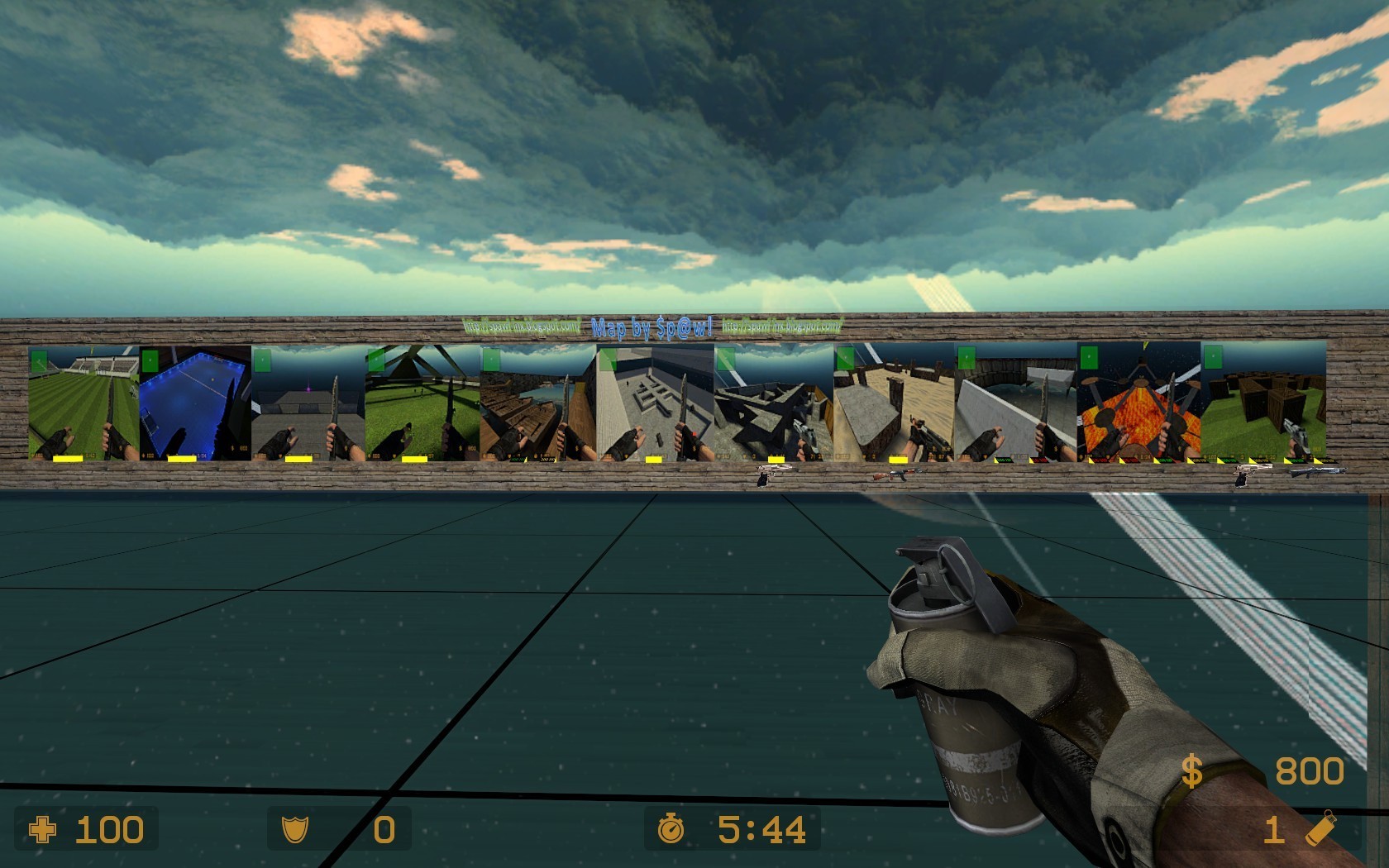The height and width of the screenshot is (868, 1389).
Task: Click the 'Map by $p@w!' title text
Action: (x=653, y=327)
